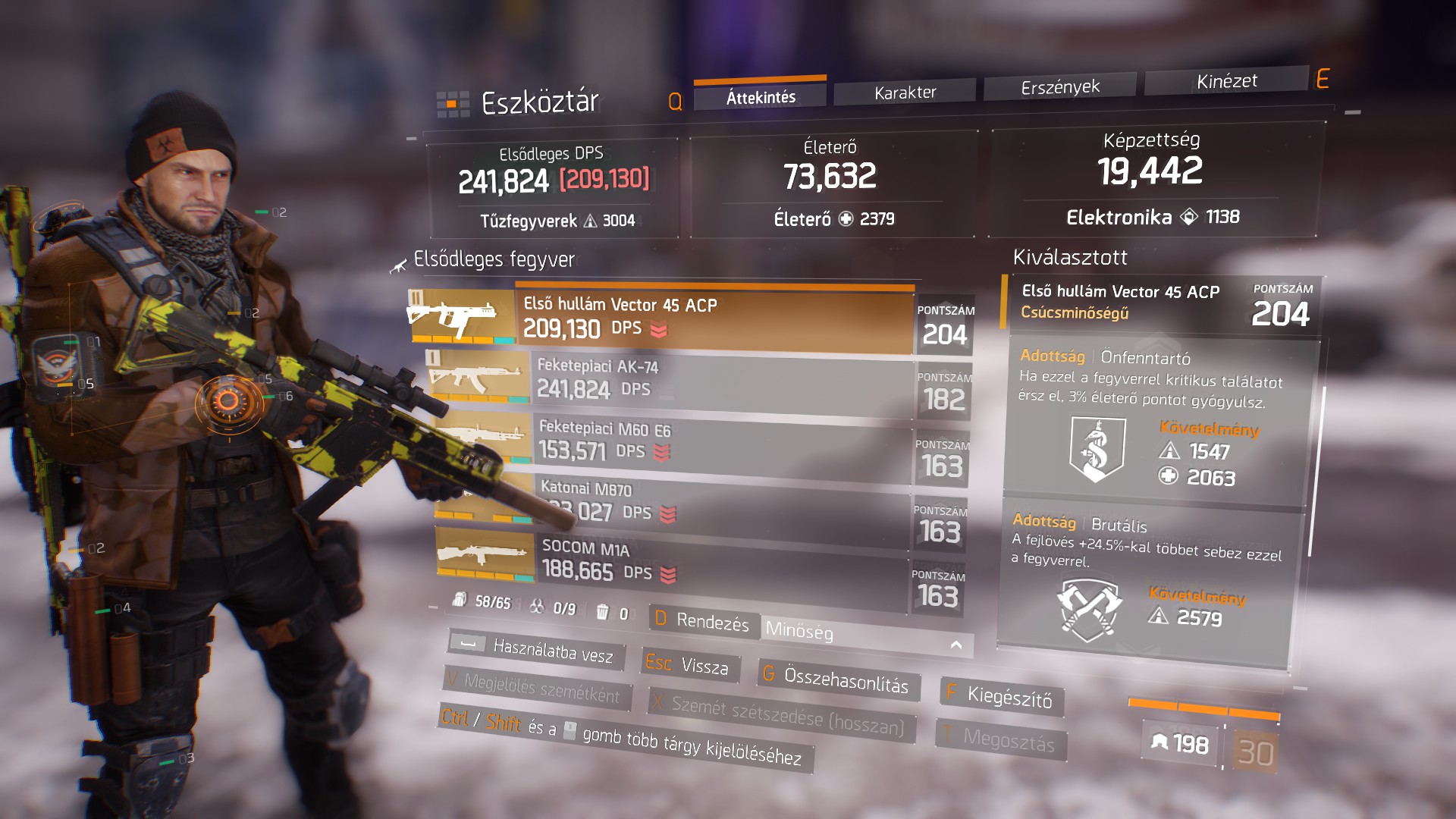The image size is (1456, 819).
Task: Open the Kiegészítő mods button
Action: pos(1002,696)
